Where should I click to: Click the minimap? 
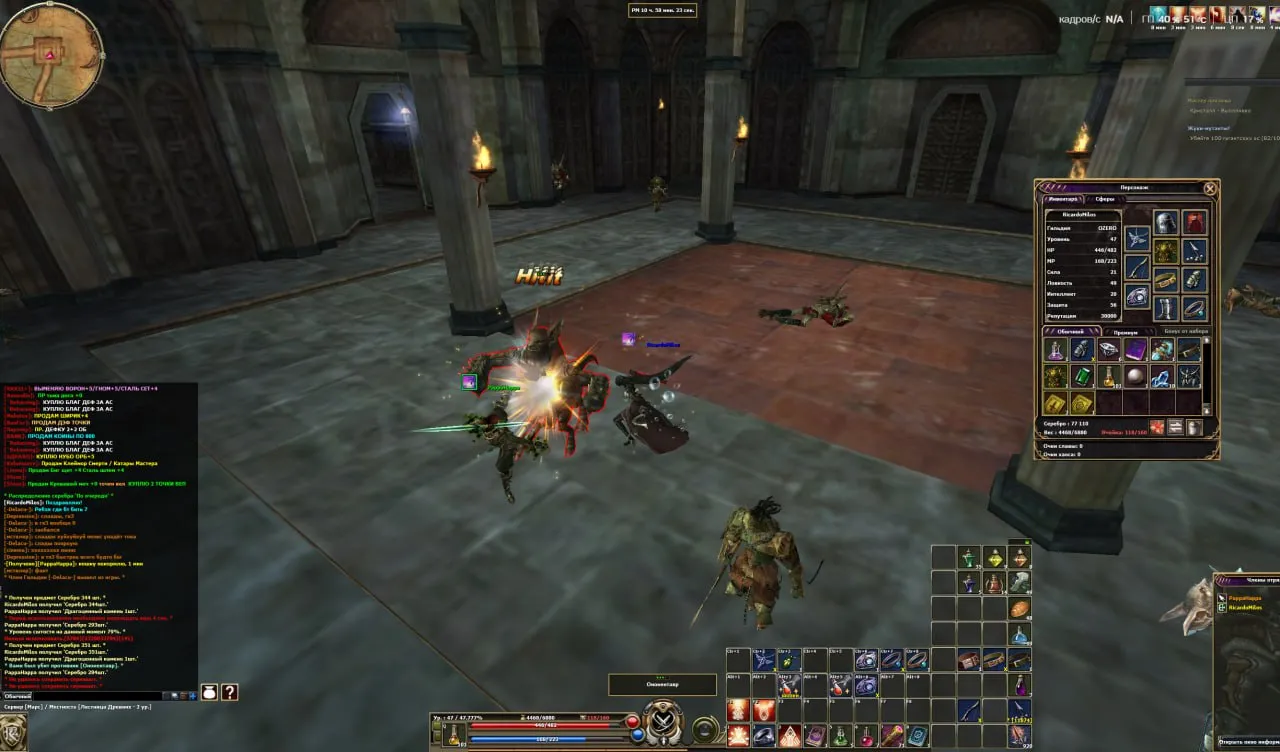[x=51, y=55]
